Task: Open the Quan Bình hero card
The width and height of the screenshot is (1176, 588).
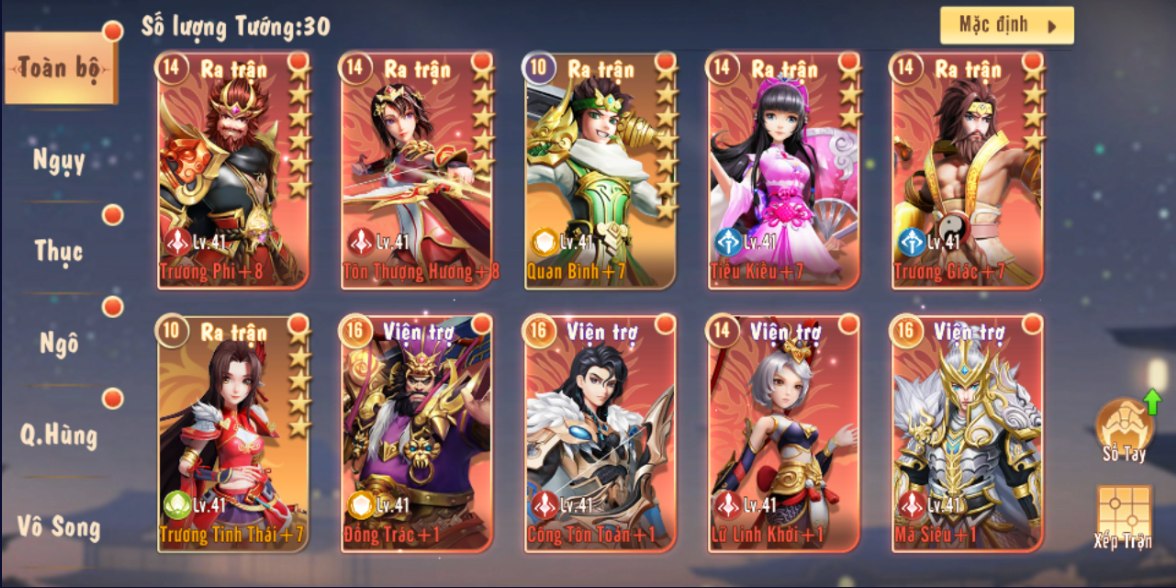Action: [x=601, y=170]
